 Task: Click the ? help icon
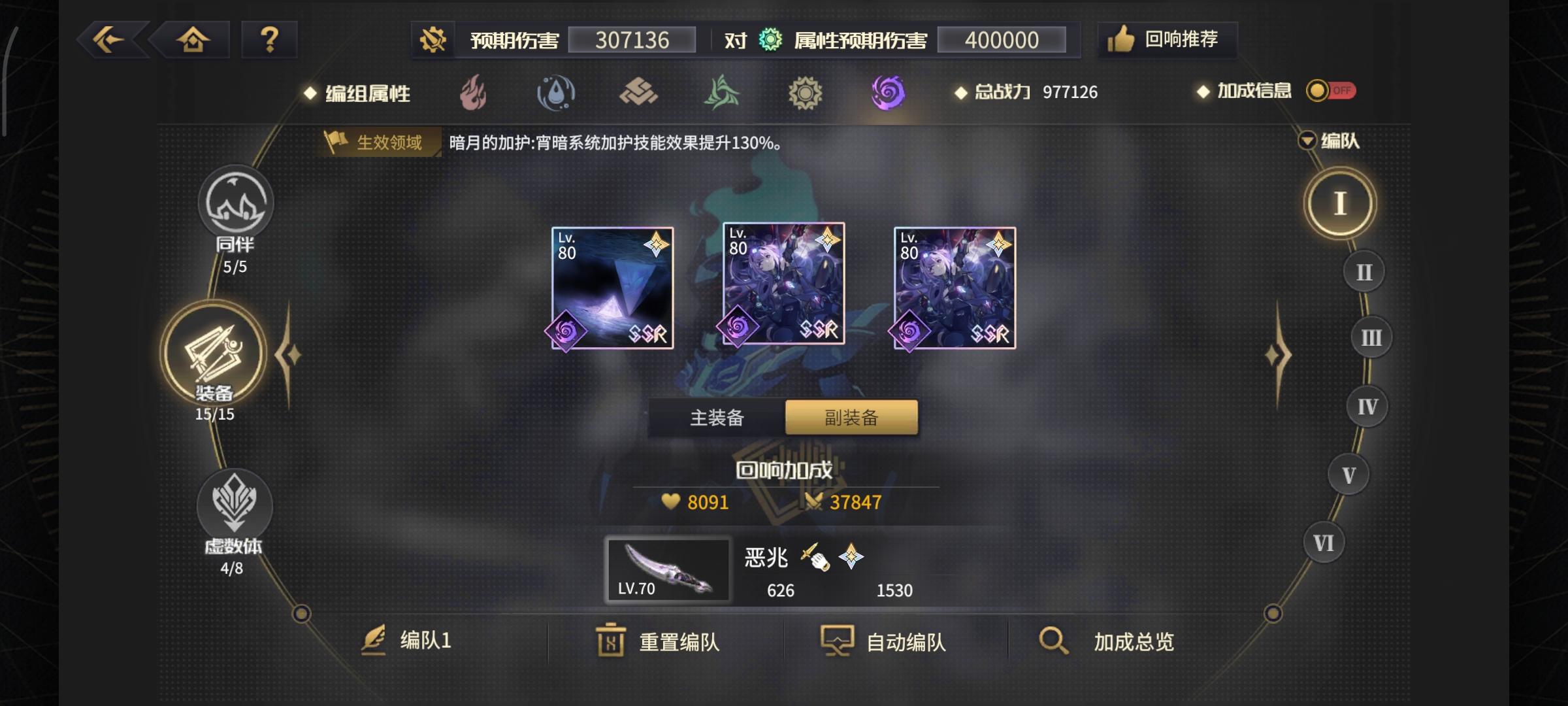click(x=269, y=41)
